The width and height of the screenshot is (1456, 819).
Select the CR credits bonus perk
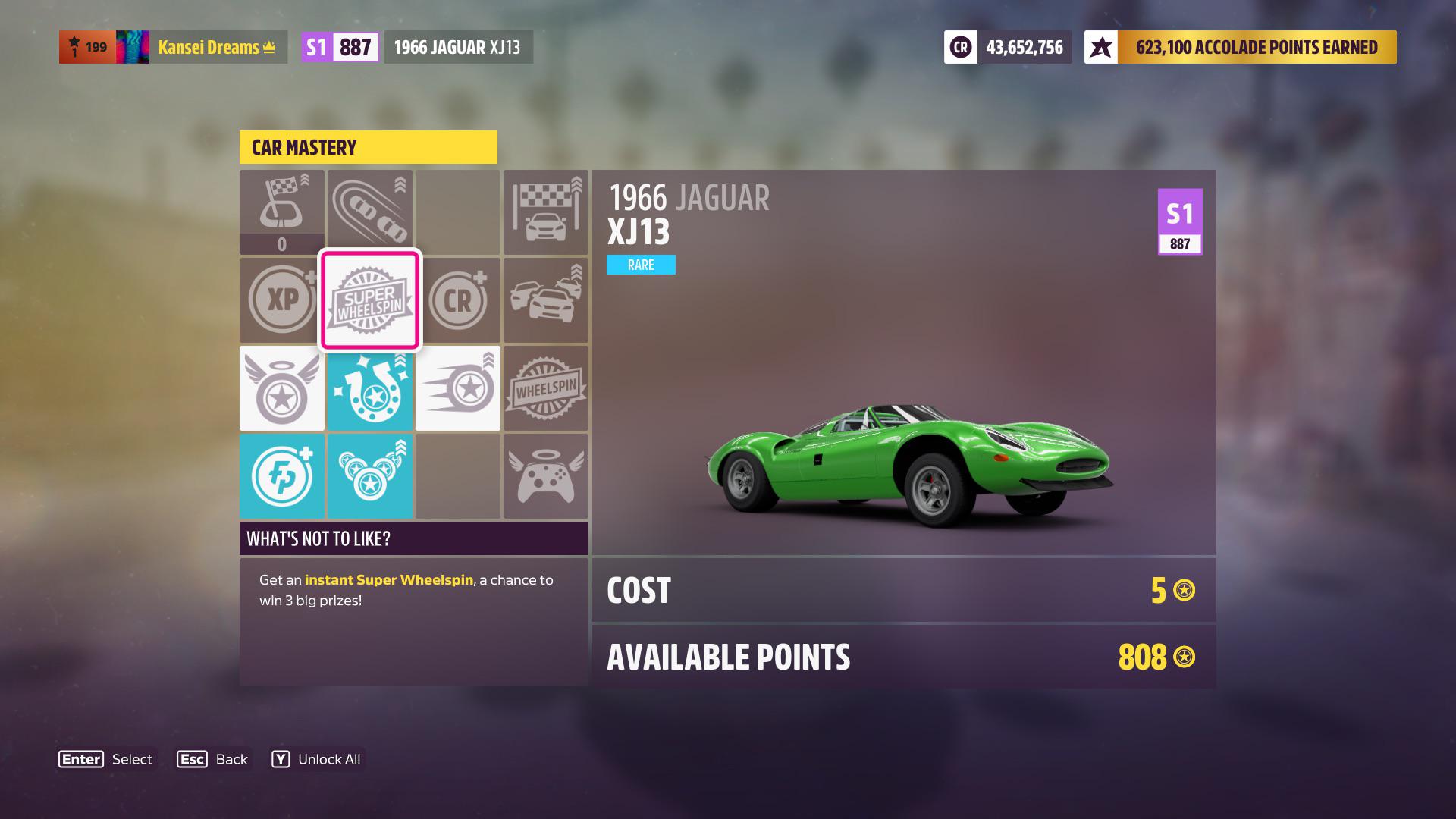pyautogui.click(x=458, y=300)
